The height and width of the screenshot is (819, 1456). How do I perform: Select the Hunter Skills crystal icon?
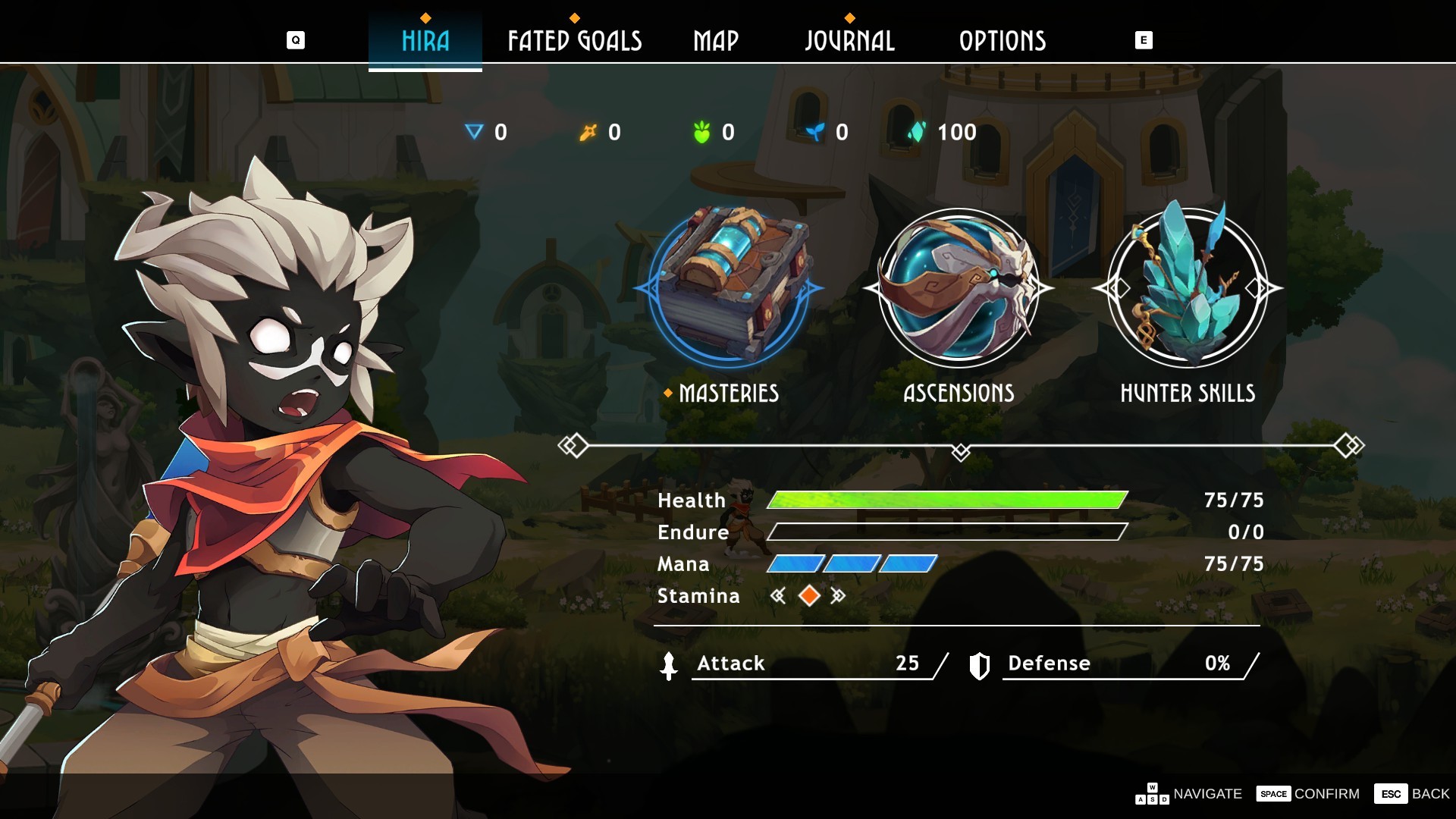click(x=1188, y=287)
